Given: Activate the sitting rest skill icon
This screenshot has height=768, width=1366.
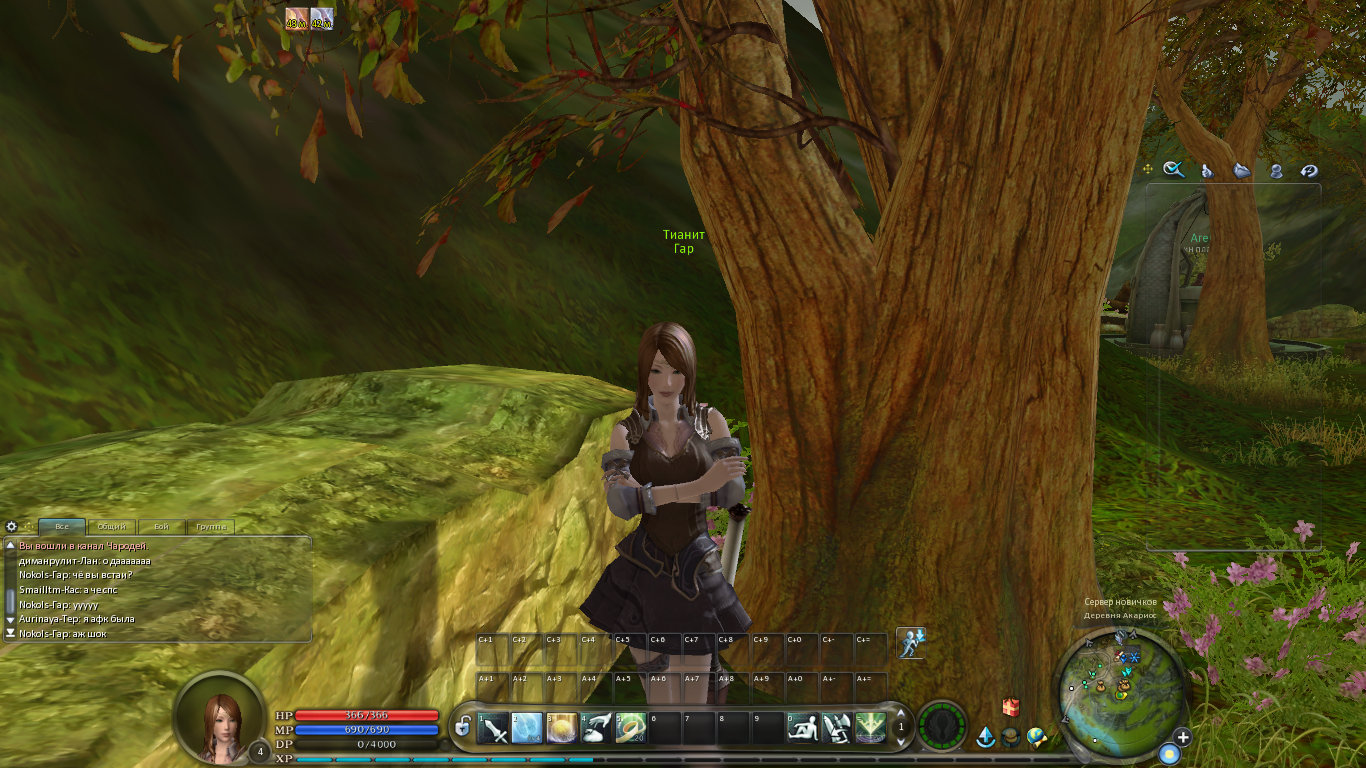Looking at the screenshot, I should [x=803, y=728].
